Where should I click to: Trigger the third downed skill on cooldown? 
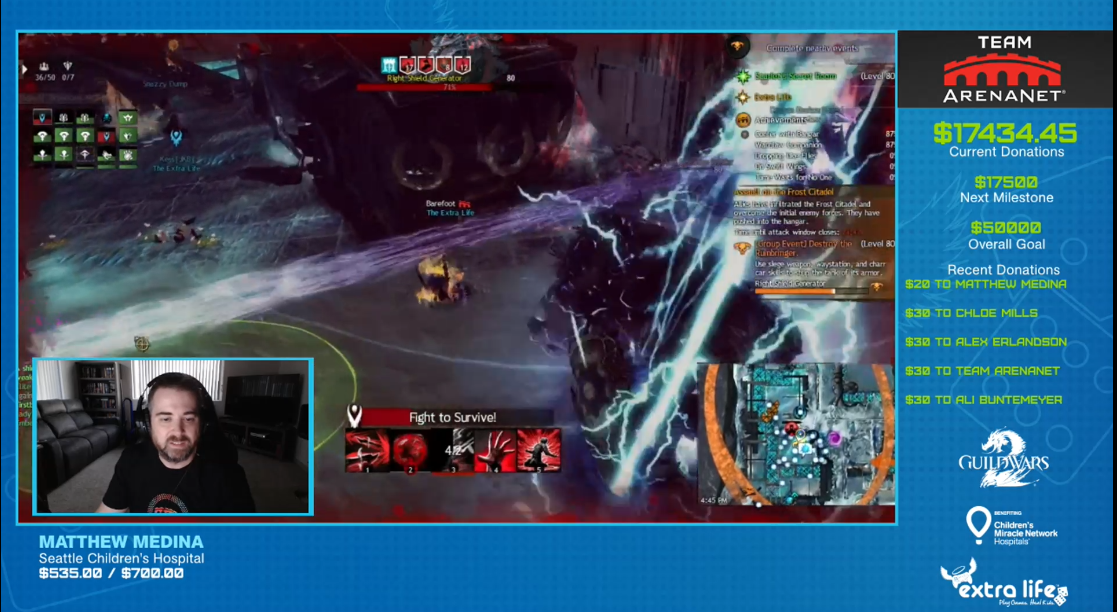pyautogui.click(x=453, y=451)
